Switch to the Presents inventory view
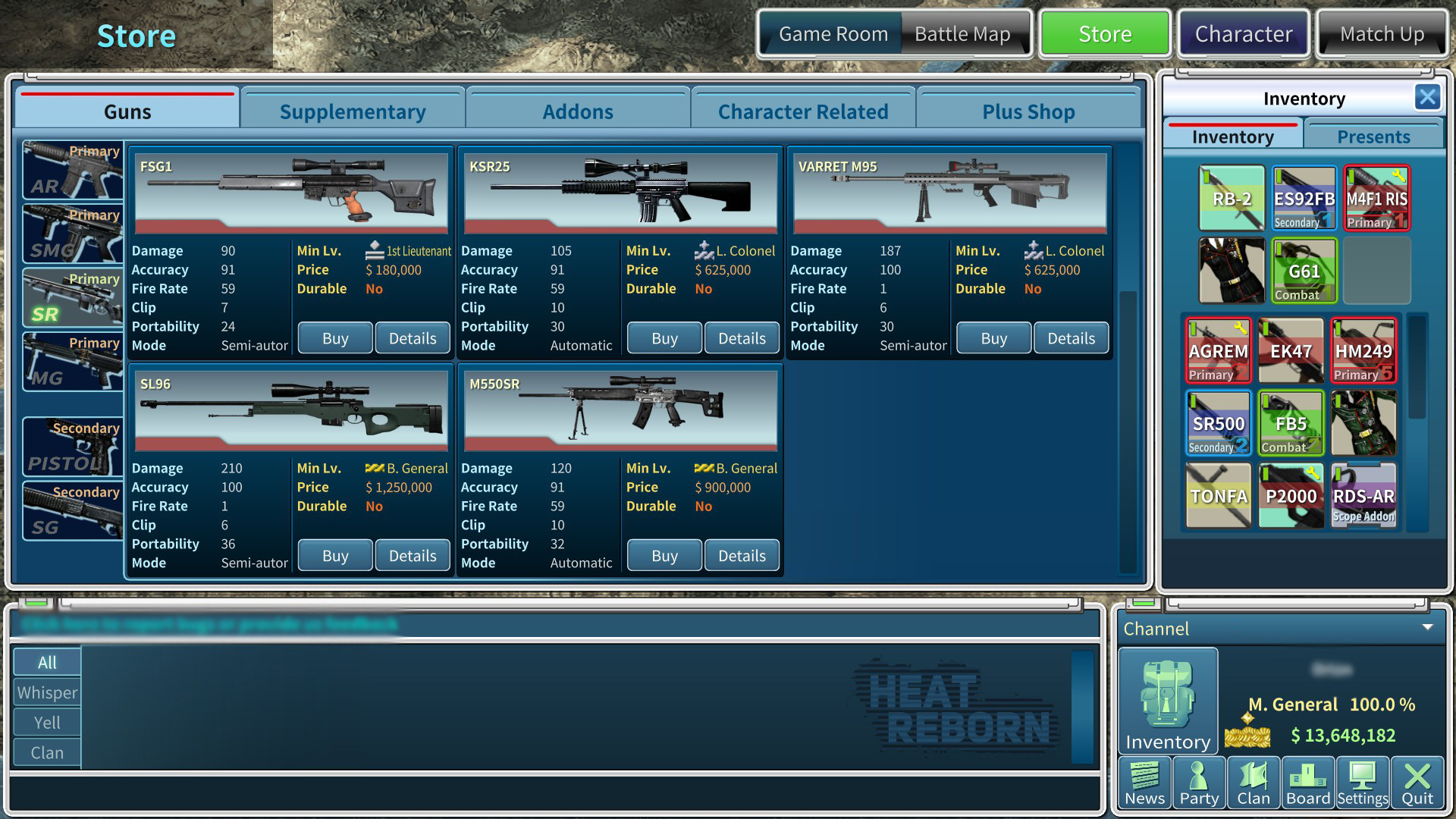 tap(1373, 136)
